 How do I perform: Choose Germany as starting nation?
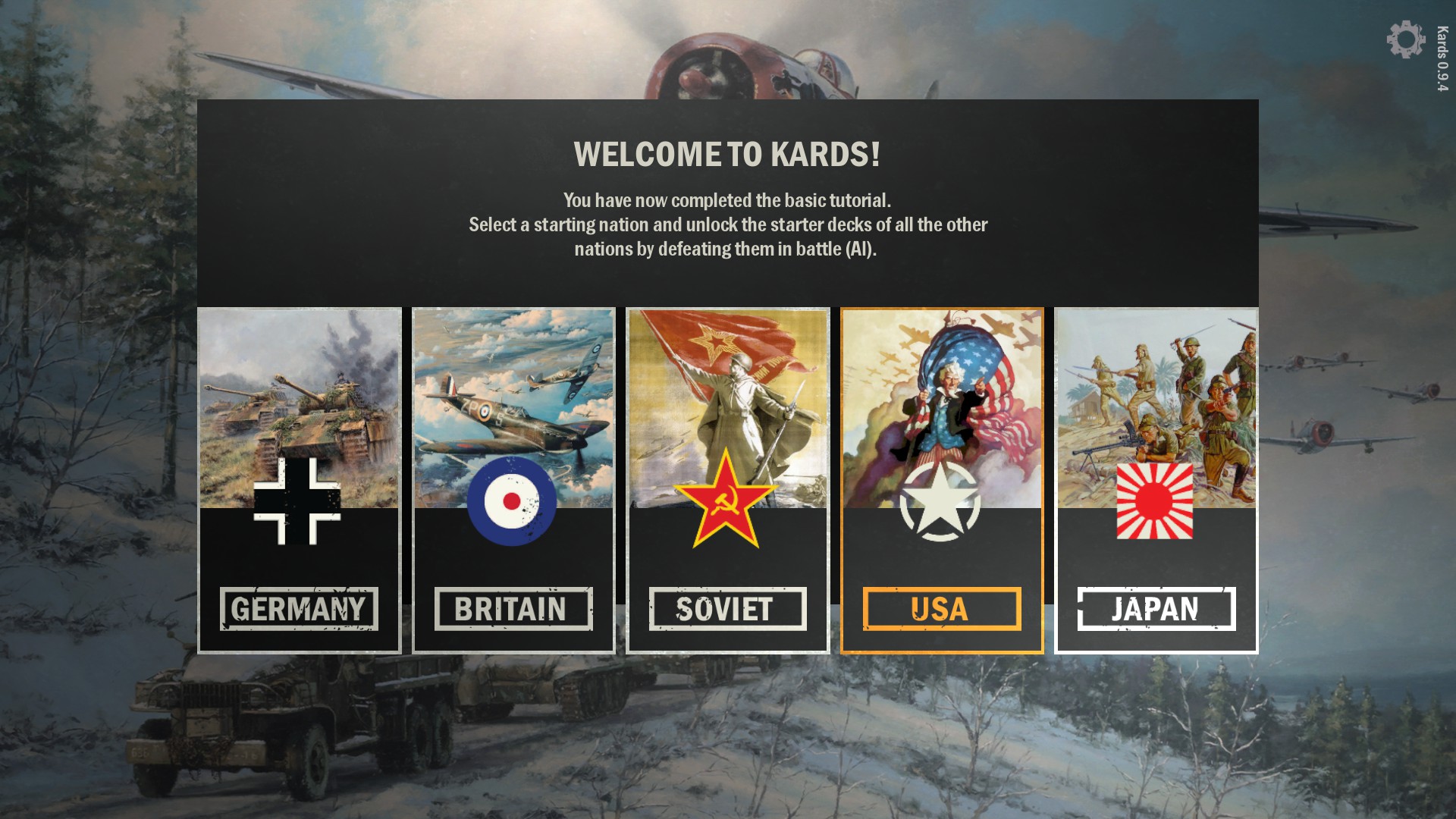point(299,480)
